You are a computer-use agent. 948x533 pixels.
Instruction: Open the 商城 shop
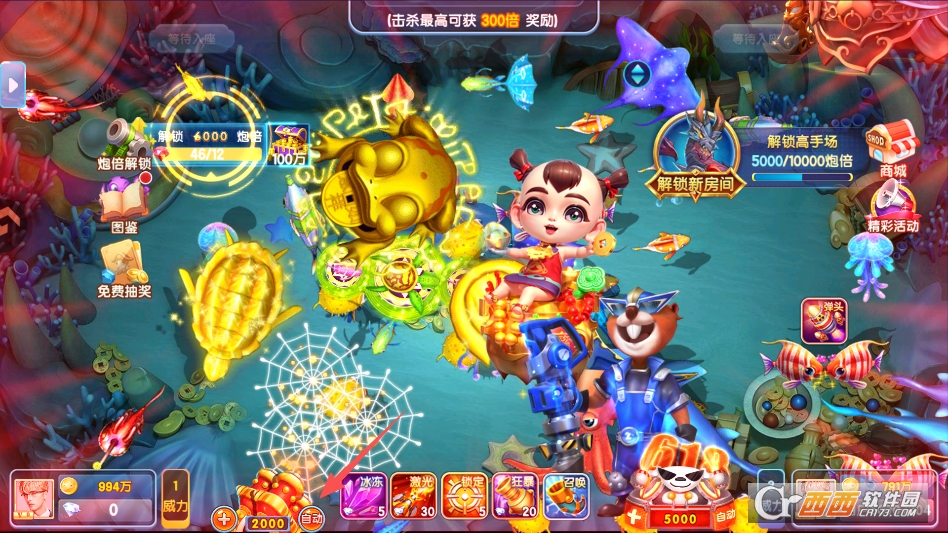point(892,149)
